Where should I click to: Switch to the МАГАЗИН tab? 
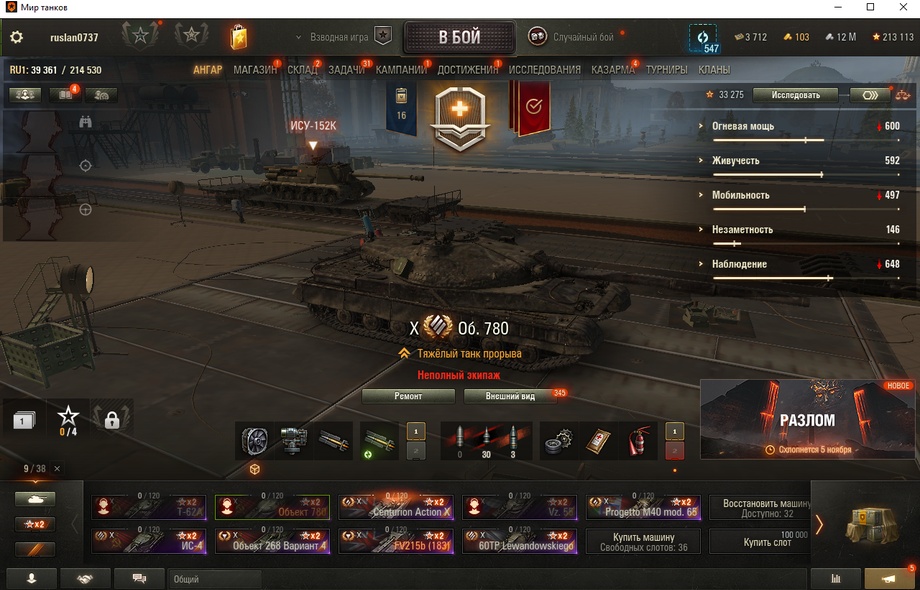tap(255, 70)
